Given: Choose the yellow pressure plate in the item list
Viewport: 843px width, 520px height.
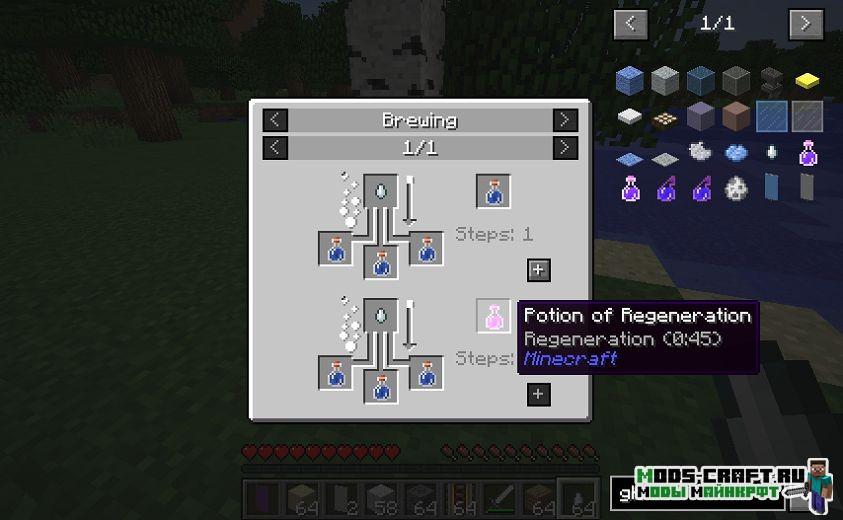Looking at the screenshot, I should coord(807,80).
